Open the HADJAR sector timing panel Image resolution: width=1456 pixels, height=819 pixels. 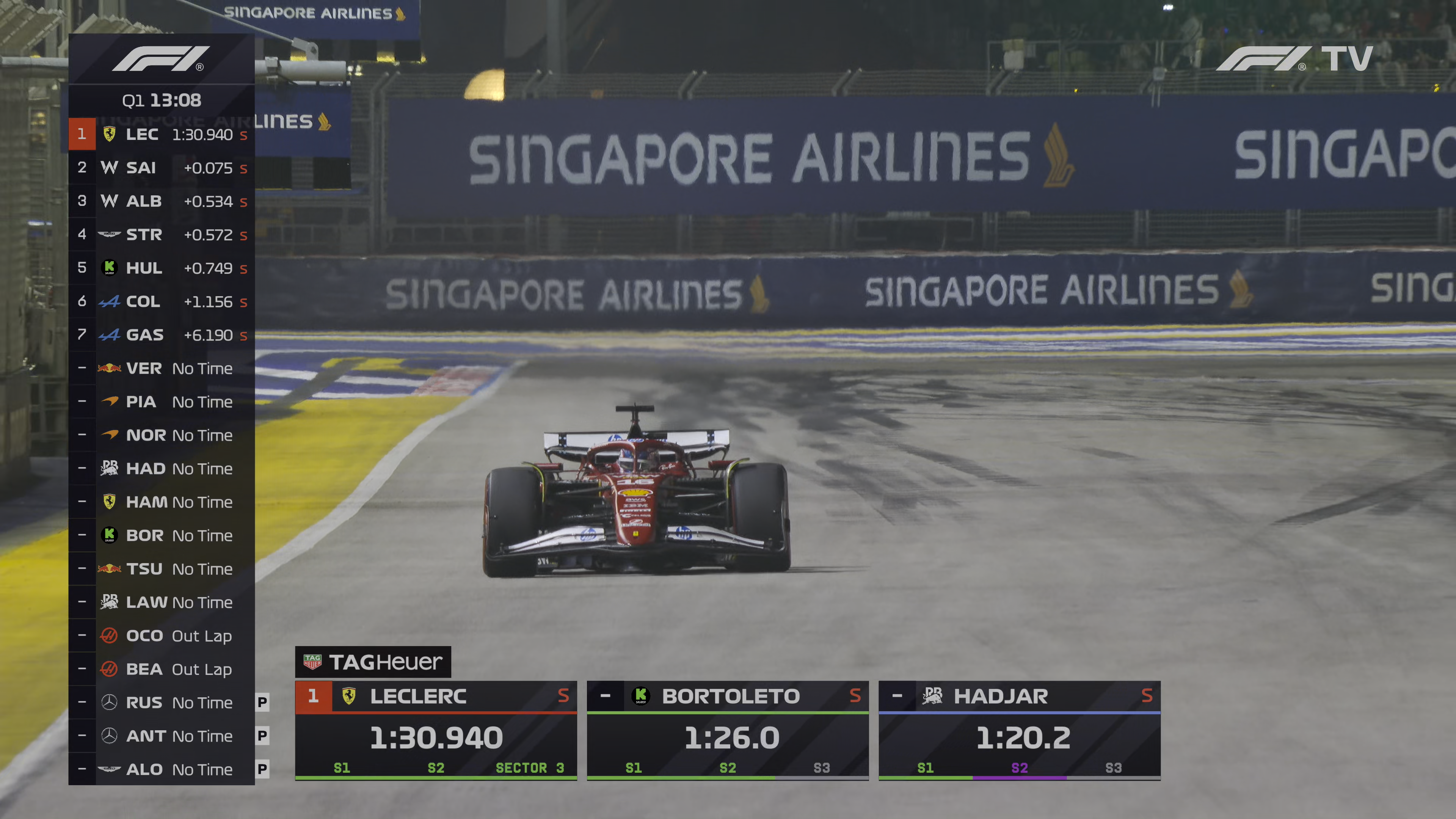(1019, 731)
